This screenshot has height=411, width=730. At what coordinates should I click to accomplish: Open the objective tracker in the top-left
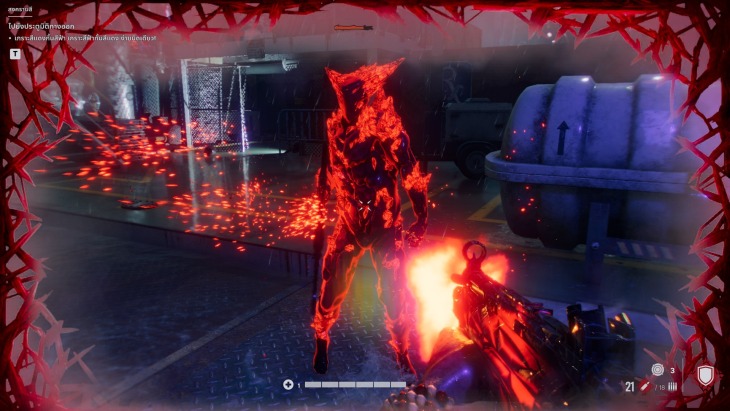(x=15, y=53)
